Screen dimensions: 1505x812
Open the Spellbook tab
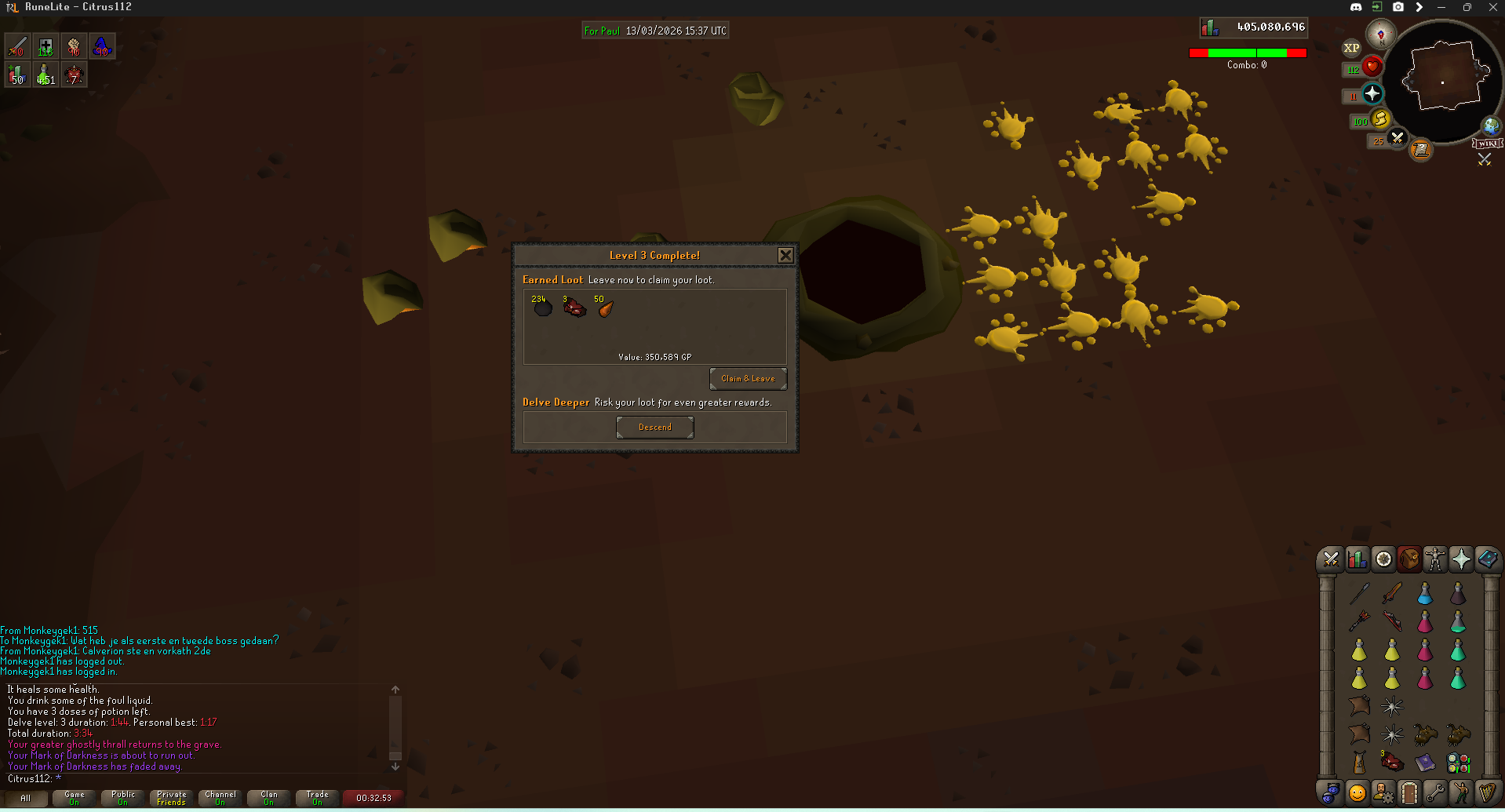coord(1487,559)
